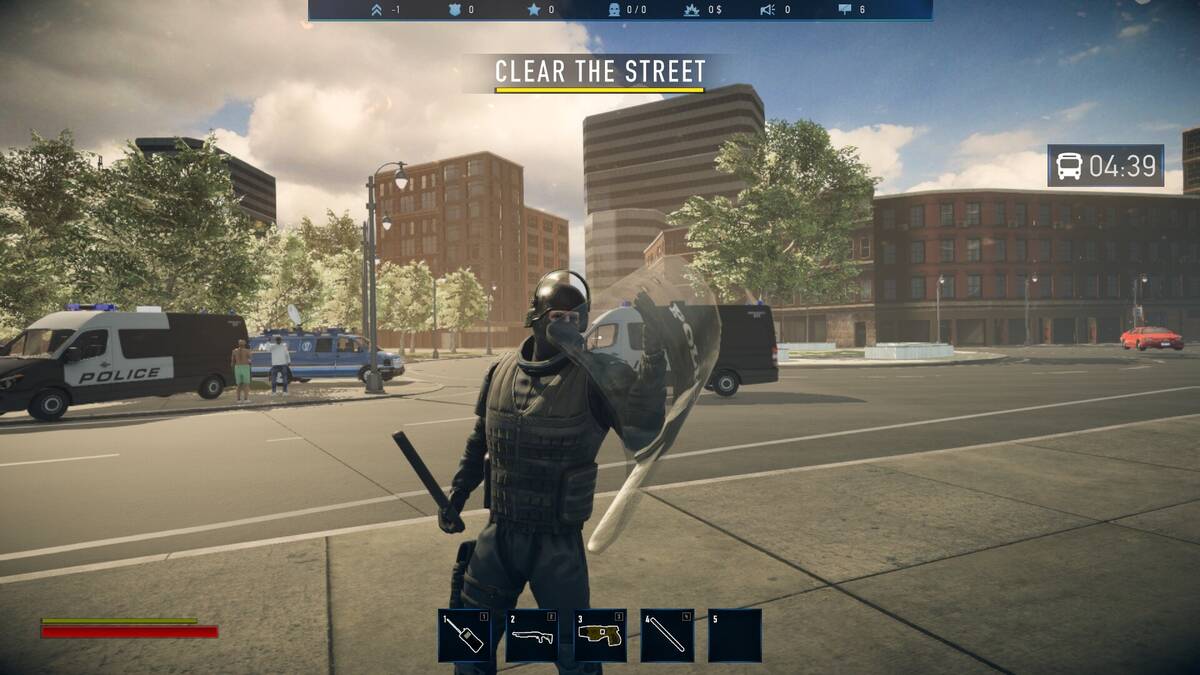Viewport: 1200px width, 675px height.
Task: Equip the shotgun from the hotbar
Action: (532, 635)
